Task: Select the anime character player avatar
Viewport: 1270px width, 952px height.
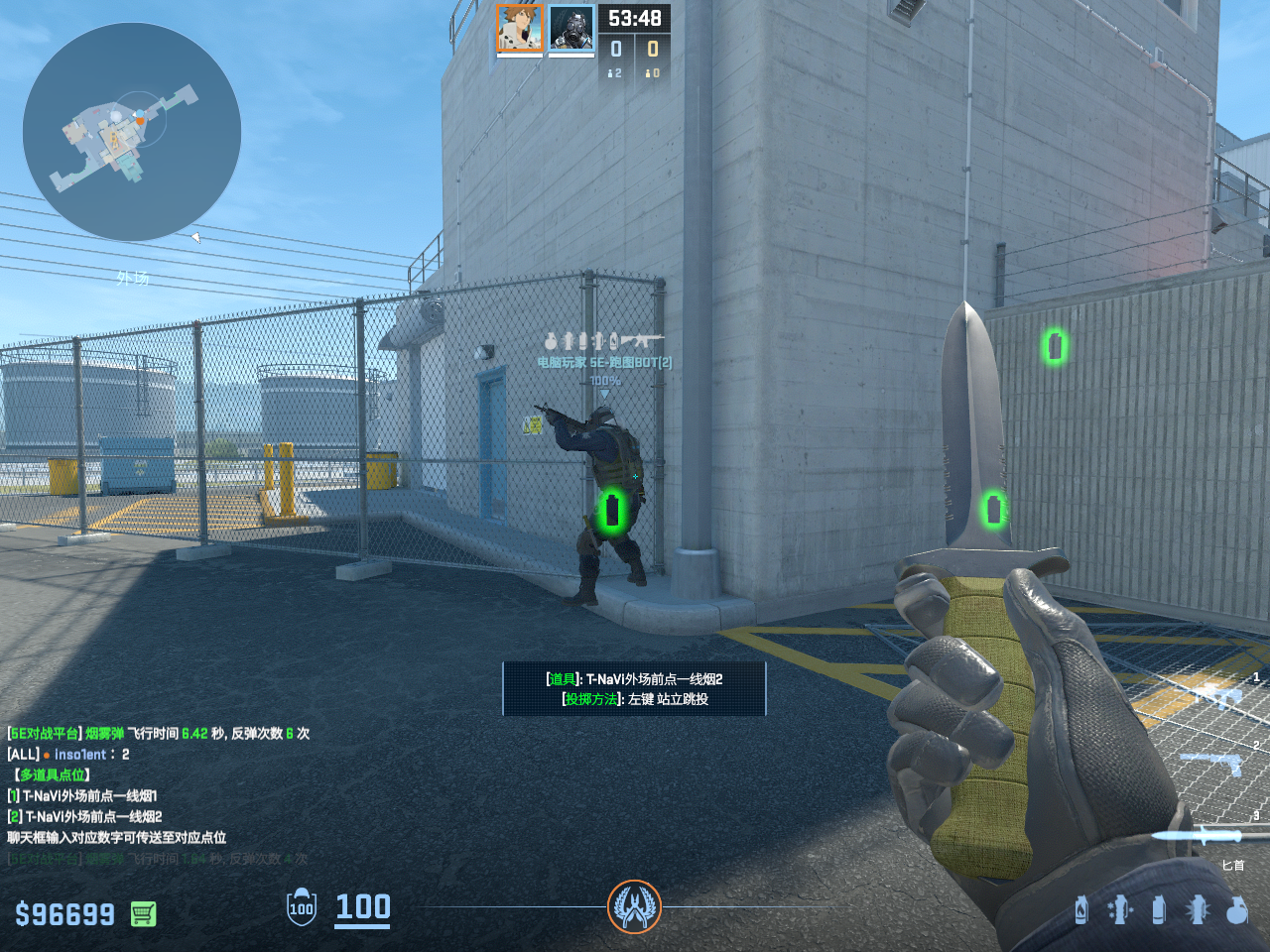Action: pyautogui.click(x=519, y=28)
